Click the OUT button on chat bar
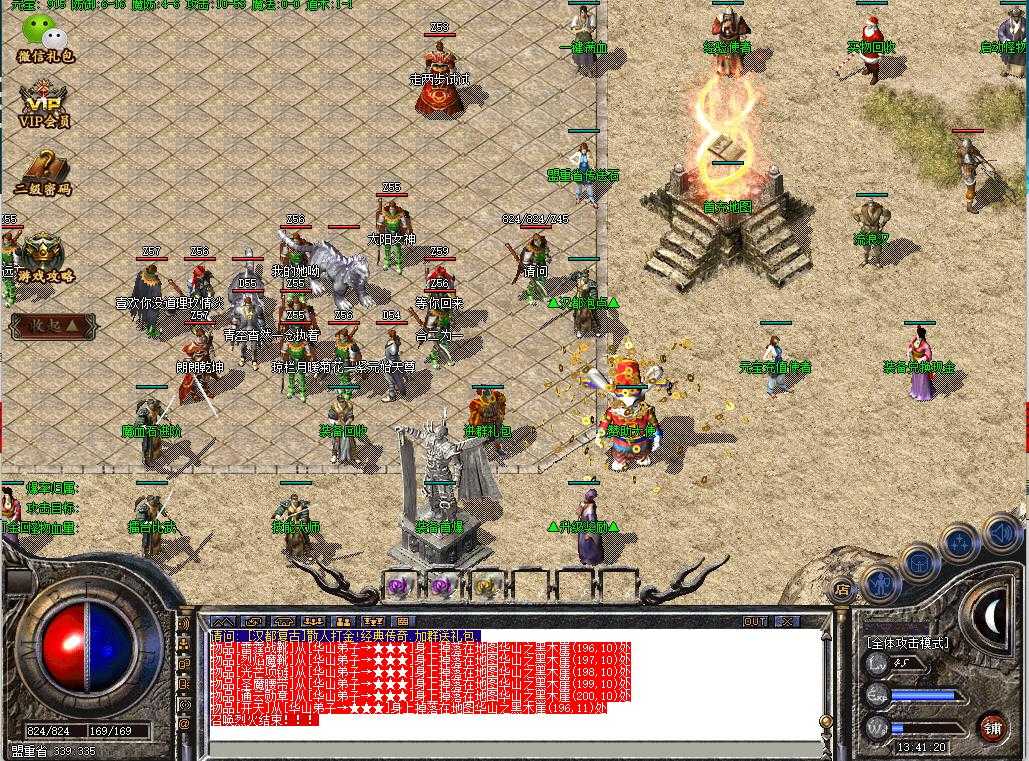The image size is (1029, 761). [755, 621]
